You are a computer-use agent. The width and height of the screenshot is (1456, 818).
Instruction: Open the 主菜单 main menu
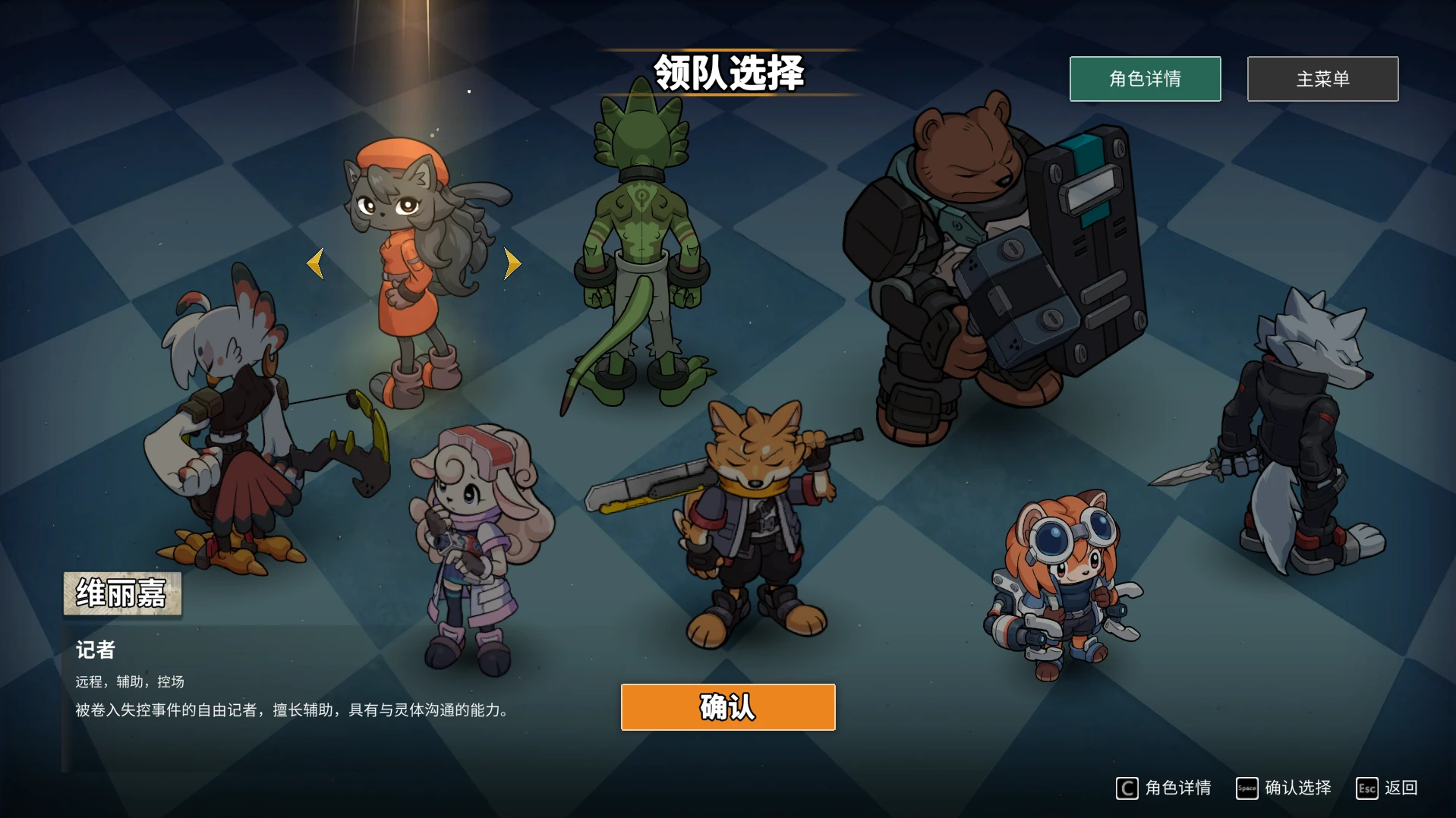(x=1321, y=78)
